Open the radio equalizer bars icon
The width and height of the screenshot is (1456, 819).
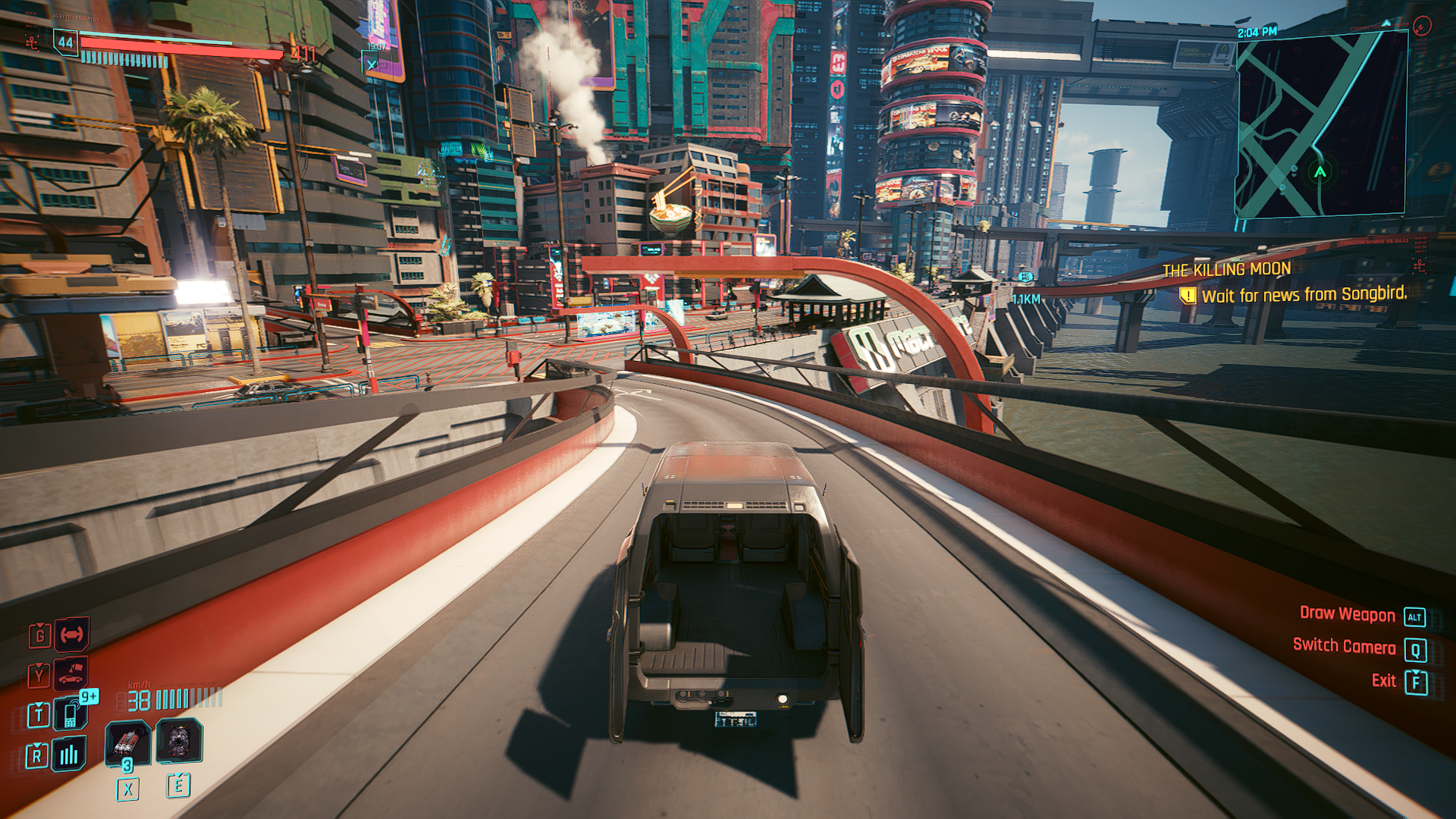(69, 754)
